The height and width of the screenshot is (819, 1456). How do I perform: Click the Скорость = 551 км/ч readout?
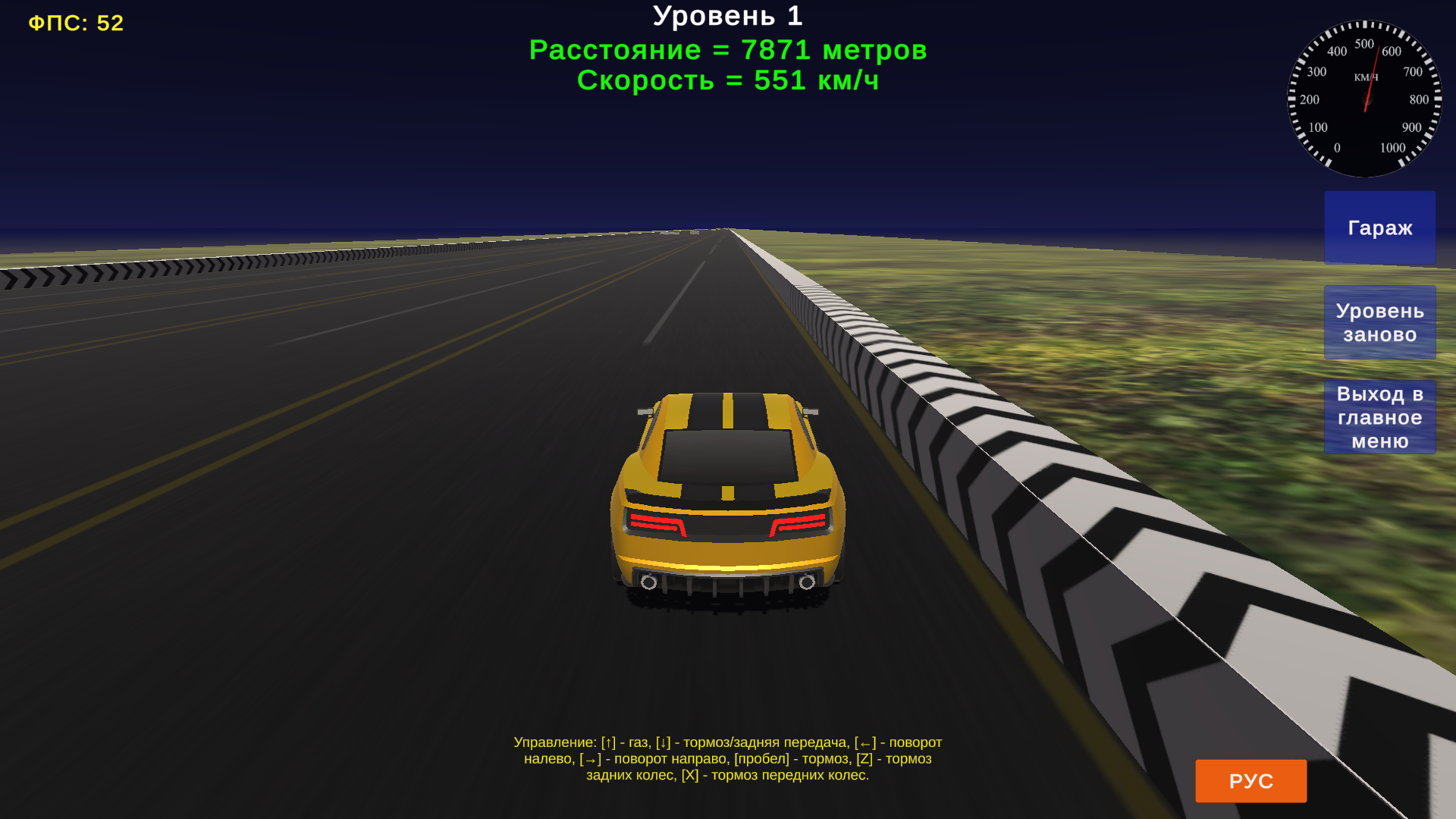pos(730,80)
